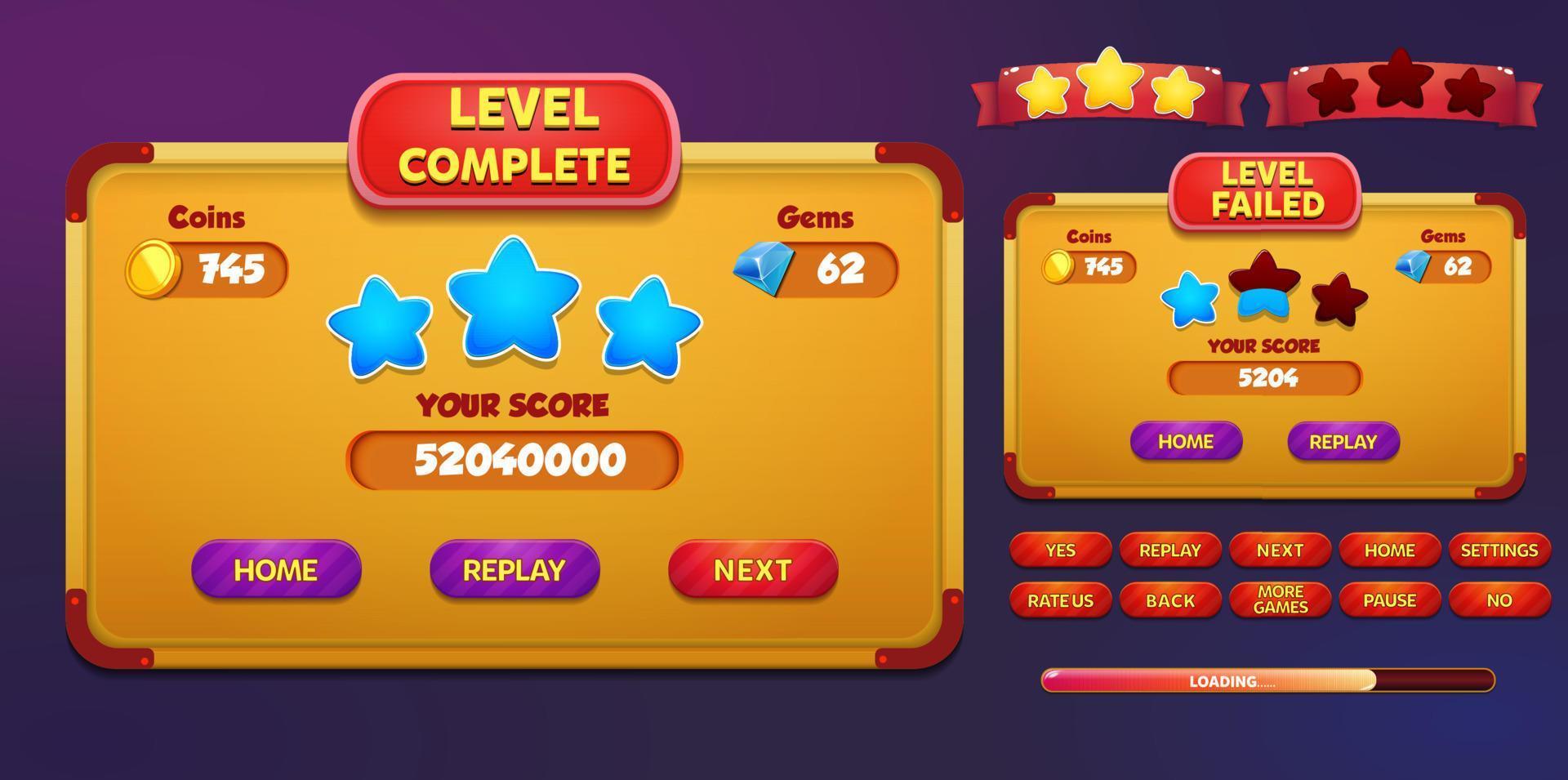This screenshot has width=1568, height=780.
Task: Click the MORE GAMES button
Action: click(x=1282, y=599)
